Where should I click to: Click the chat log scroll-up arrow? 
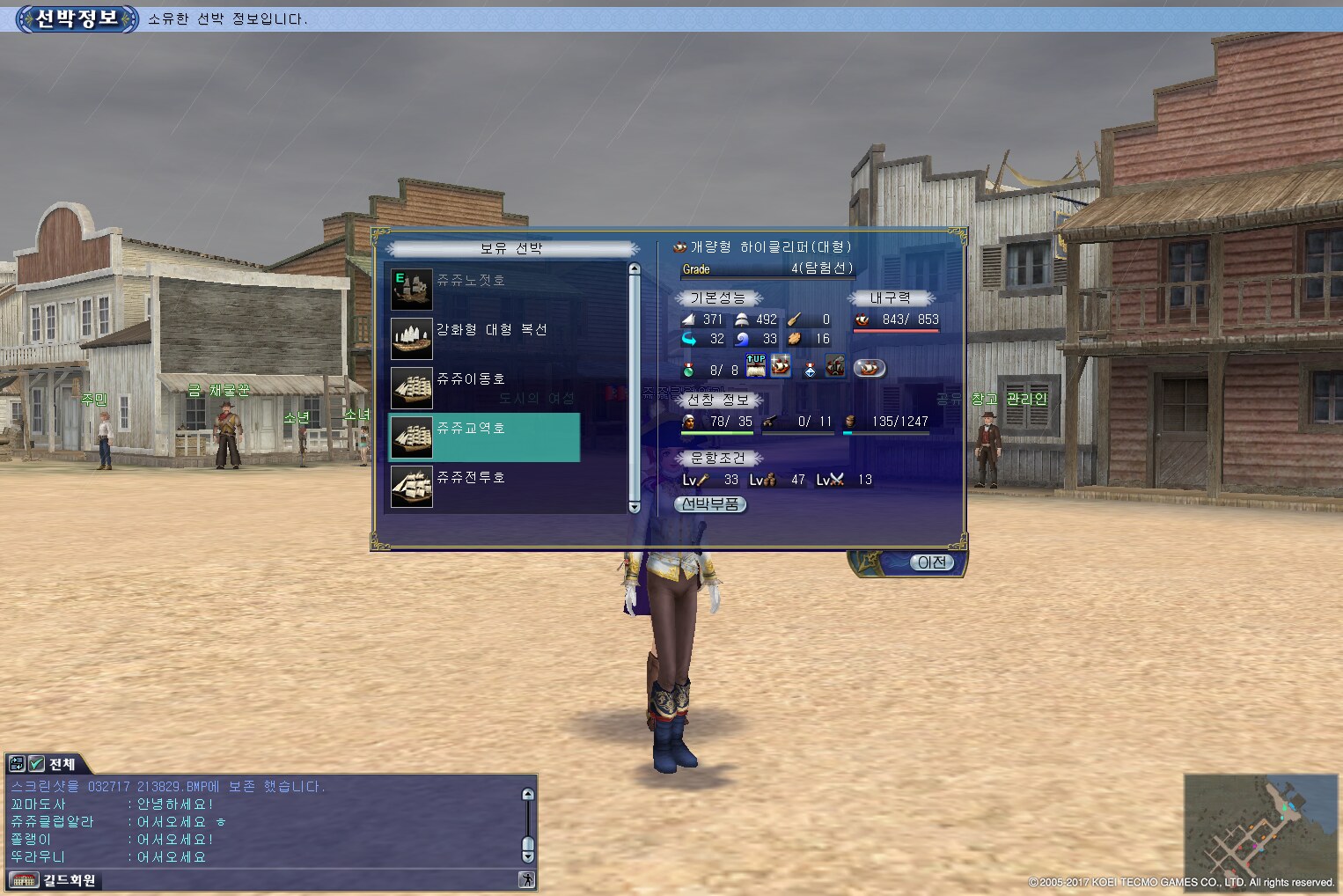[528, 794]
